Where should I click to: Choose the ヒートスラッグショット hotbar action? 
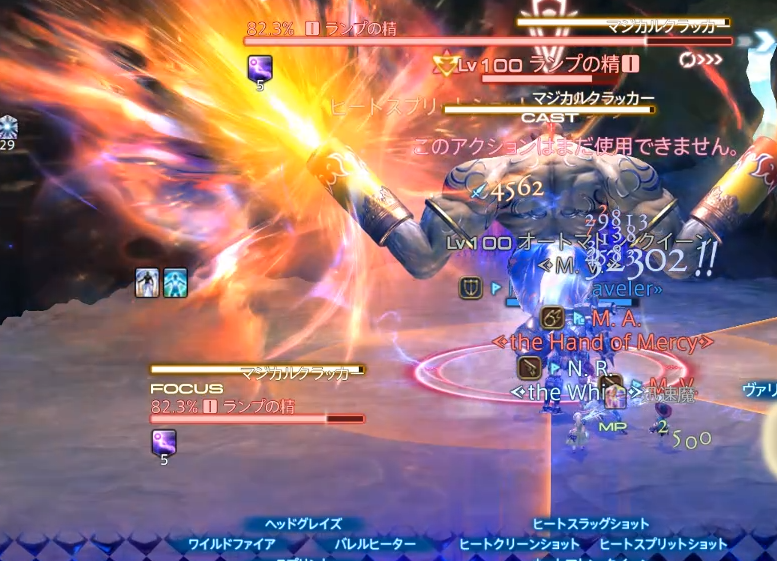pos(590,524)
